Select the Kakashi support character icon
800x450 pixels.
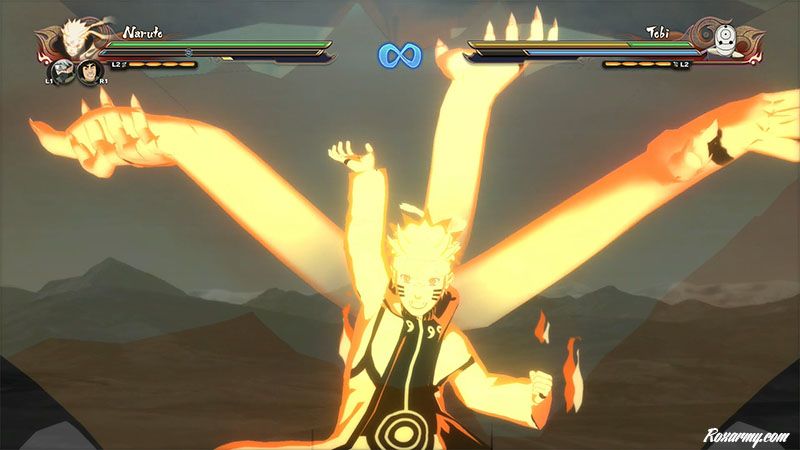point(62,72)
